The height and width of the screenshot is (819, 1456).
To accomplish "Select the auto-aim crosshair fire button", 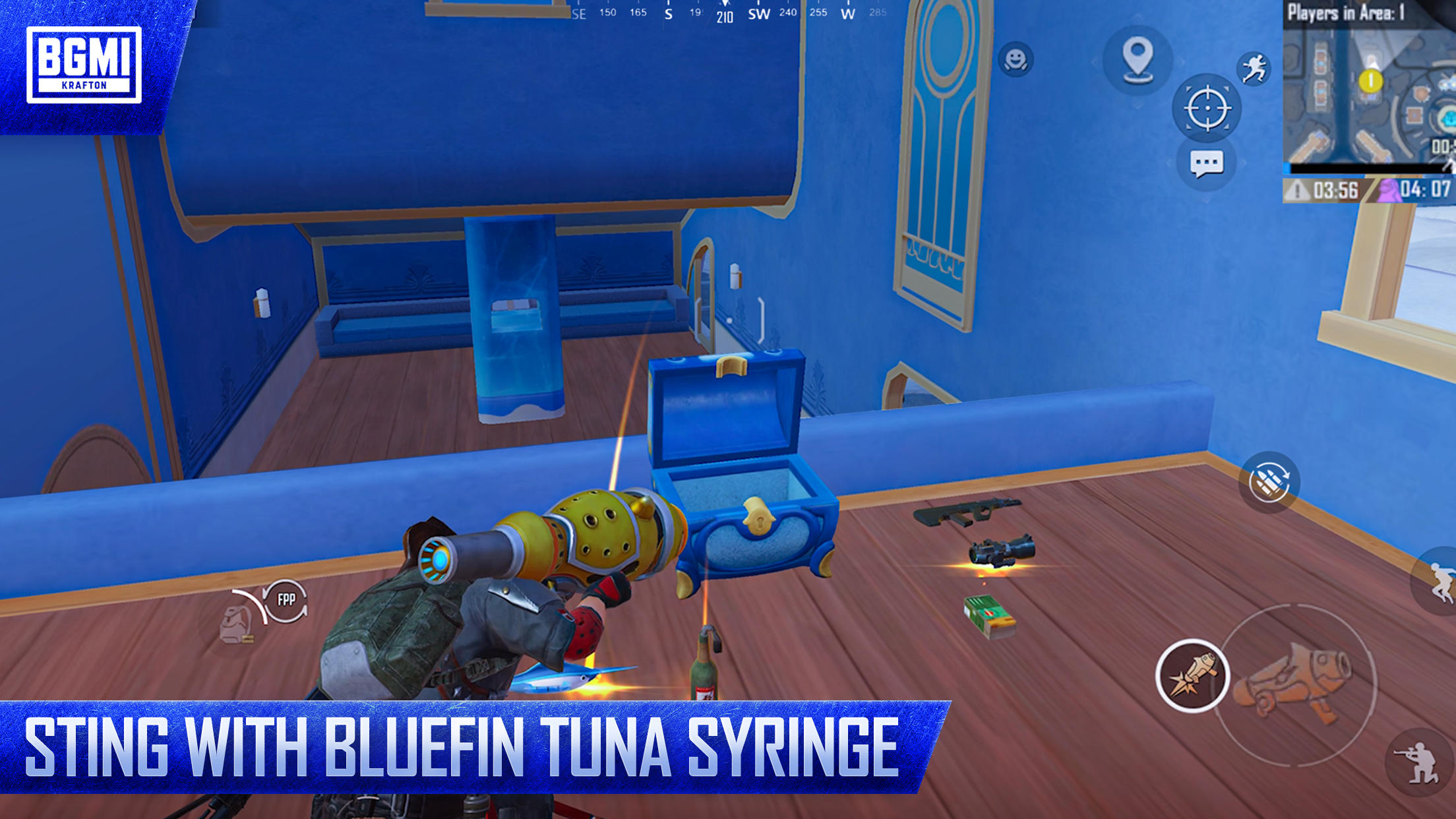I will [x=1209, y=107].
